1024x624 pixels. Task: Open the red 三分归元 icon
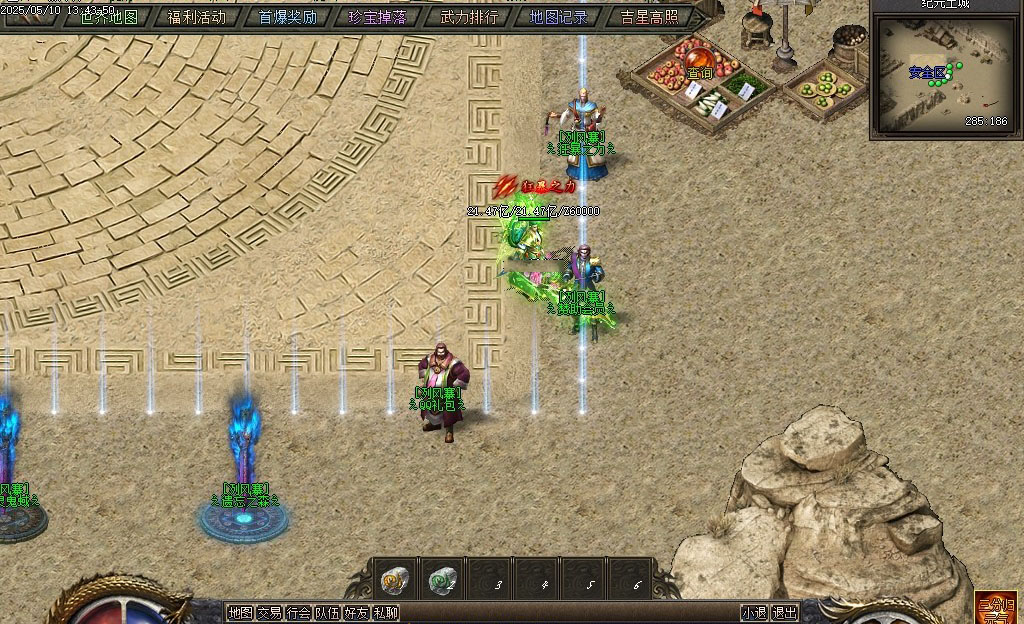(996, 608)
